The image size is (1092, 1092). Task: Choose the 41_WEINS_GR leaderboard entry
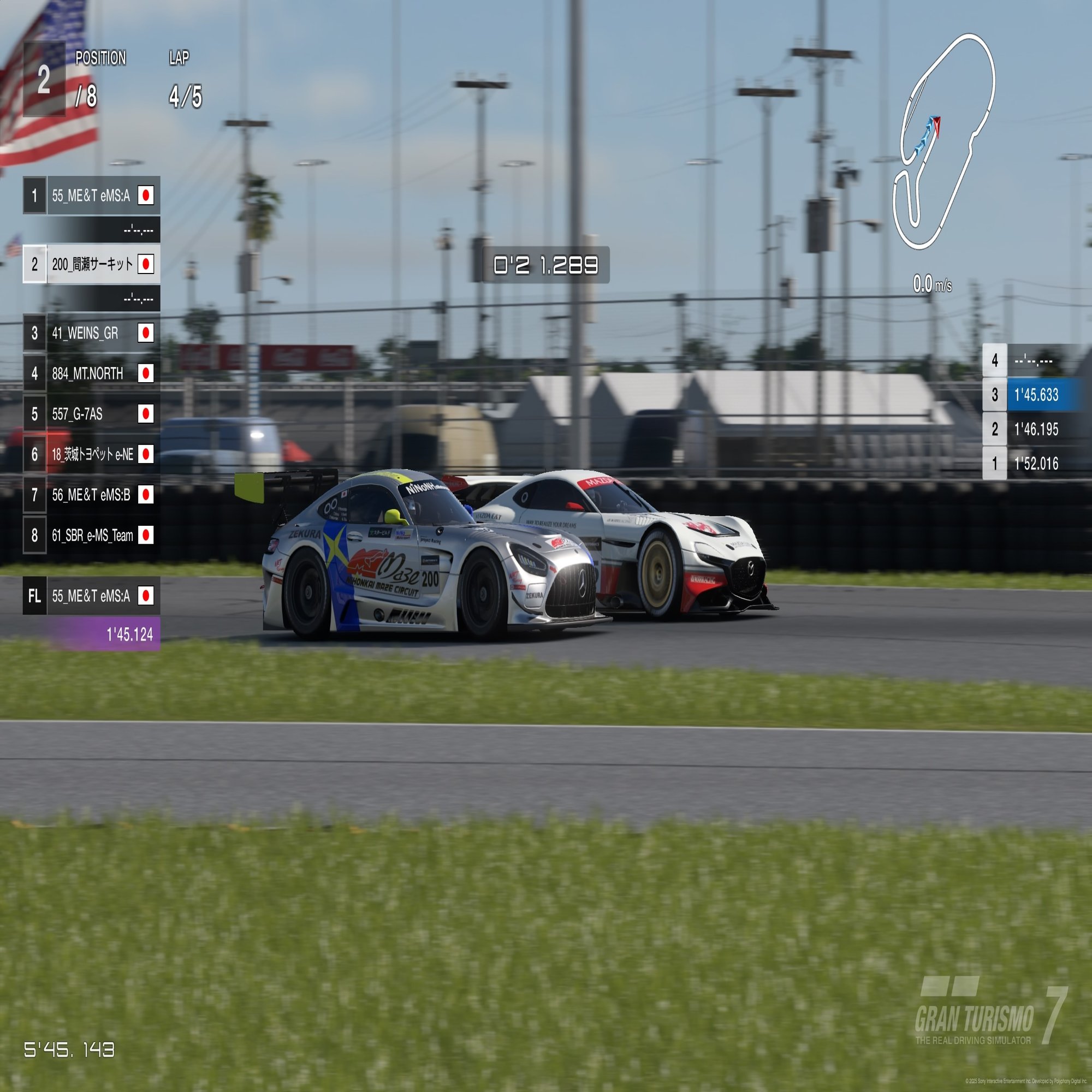click(x=92, y=333)
